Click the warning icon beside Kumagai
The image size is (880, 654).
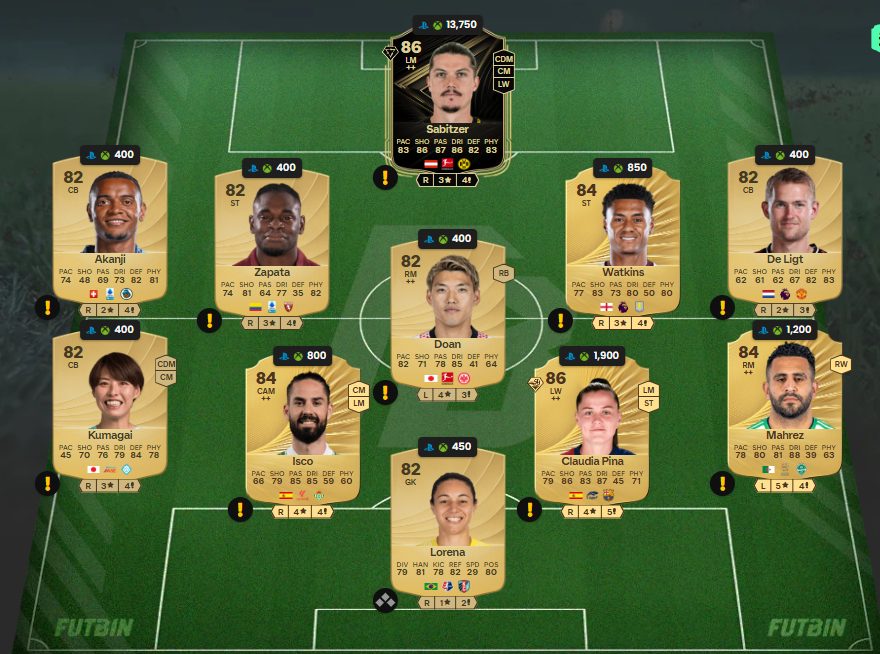47,484
